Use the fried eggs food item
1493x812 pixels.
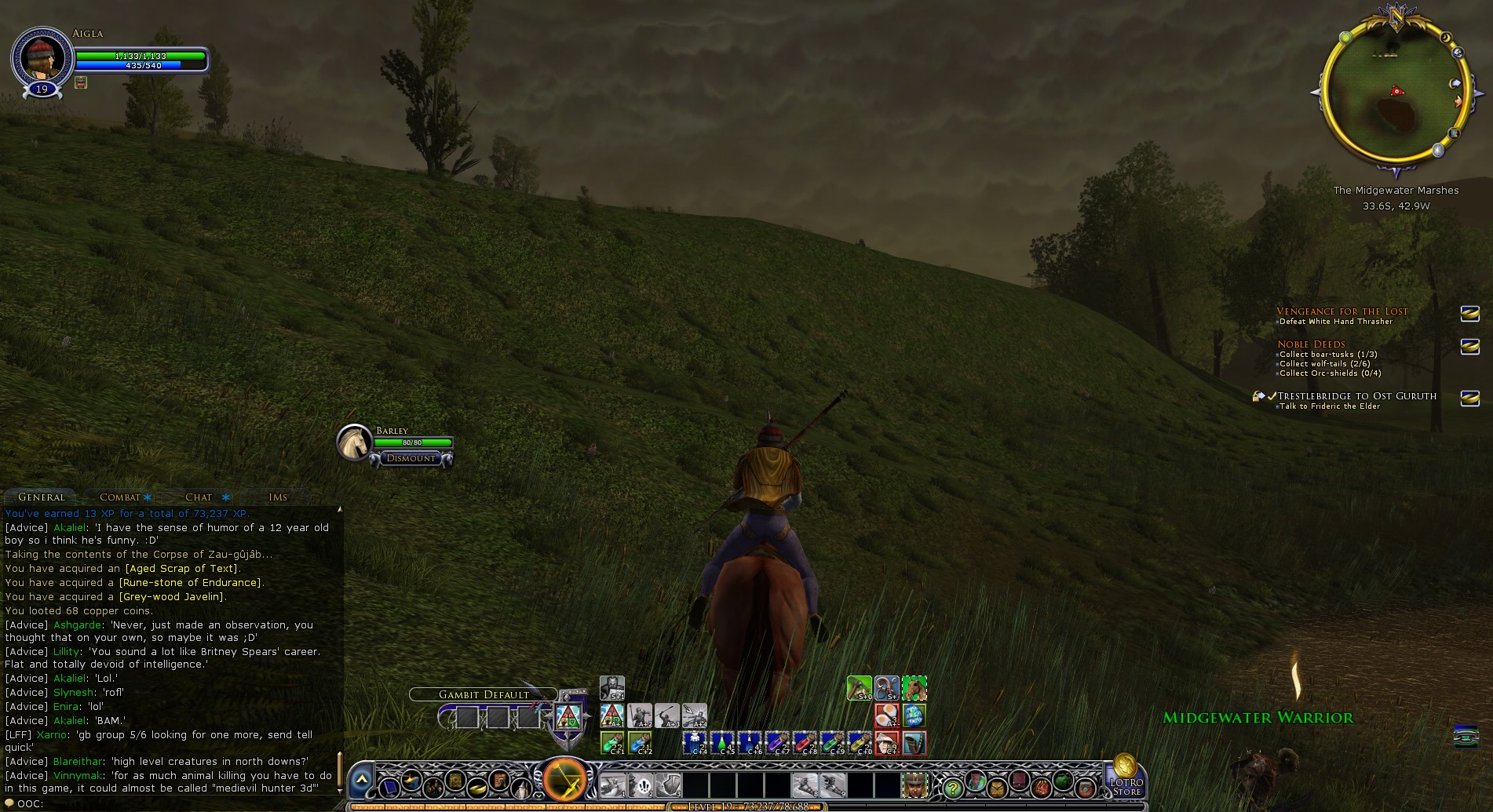point(886,715)
